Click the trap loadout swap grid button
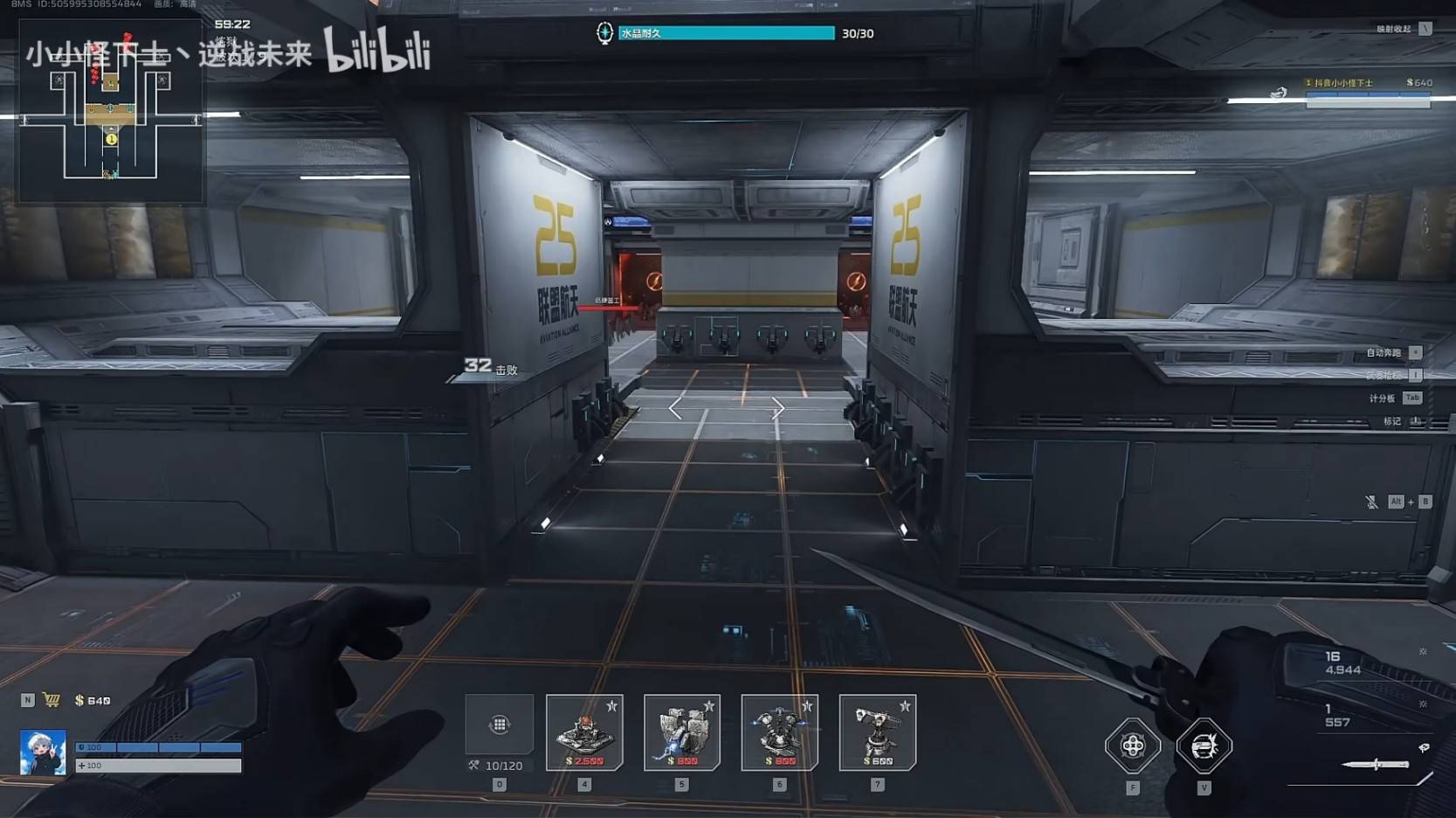Image resolution: width=1456 pixels, height=818 pixels. point(499,724)
